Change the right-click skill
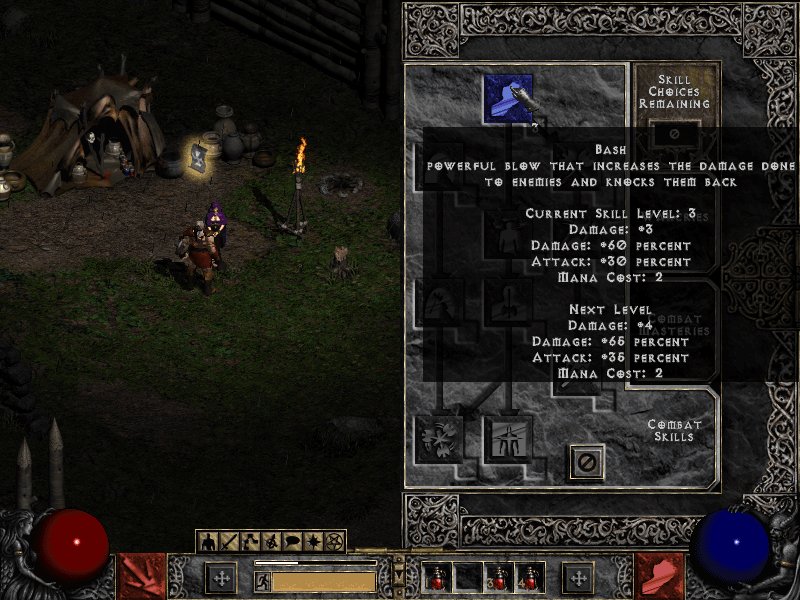Image resolution: width=800 pixels, height=600 pixels. point(660,577)
